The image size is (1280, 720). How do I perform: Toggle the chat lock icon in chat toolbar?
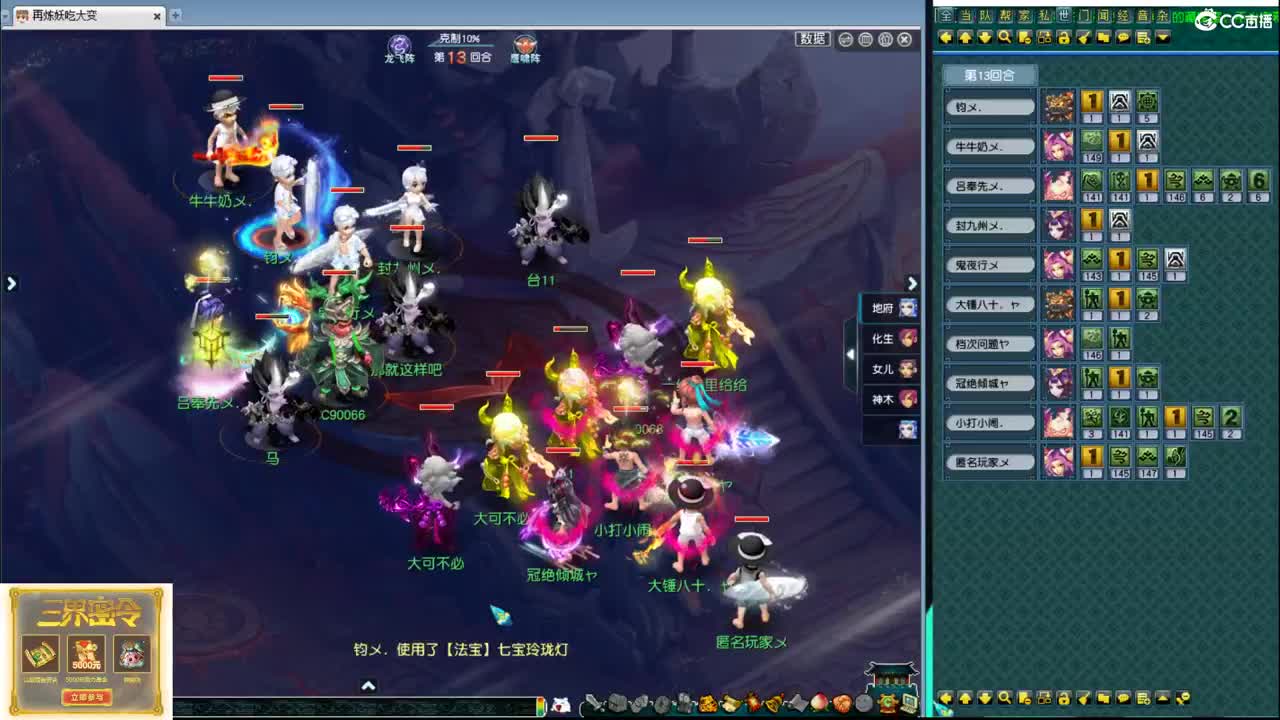(1064, 36)
